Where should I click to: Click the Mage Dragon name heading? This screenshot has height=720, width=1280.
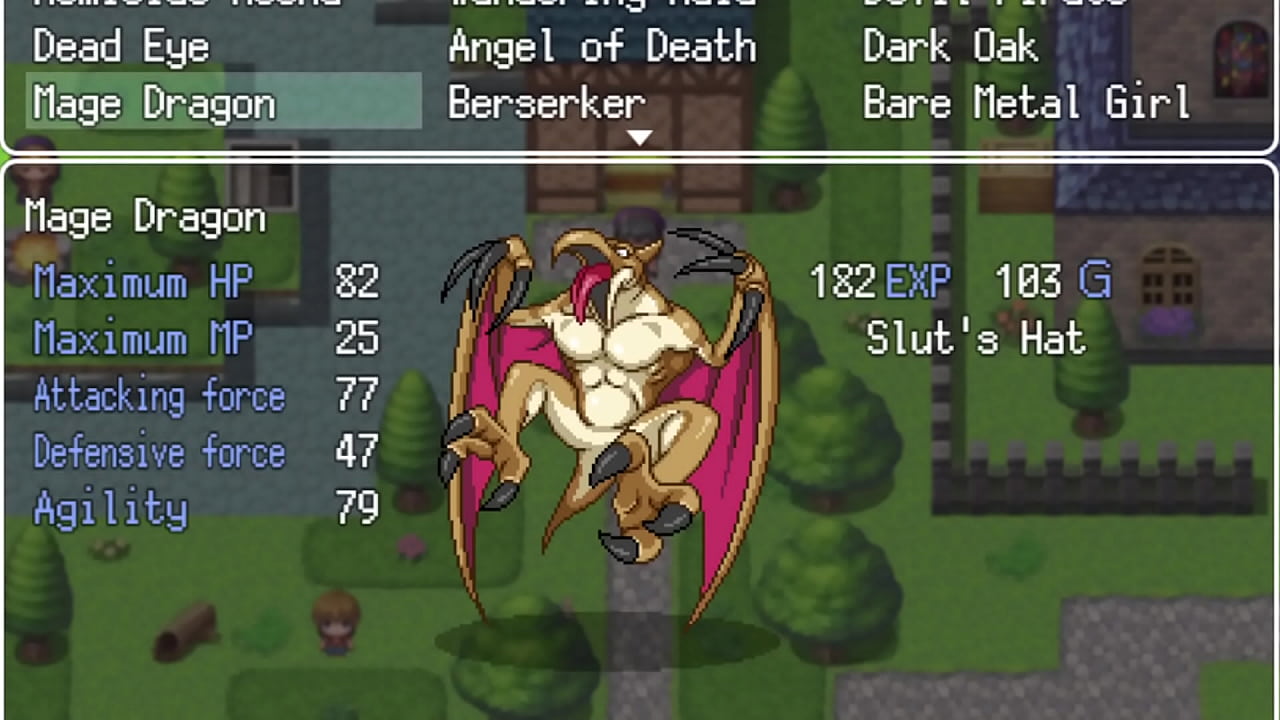point(144,216)
